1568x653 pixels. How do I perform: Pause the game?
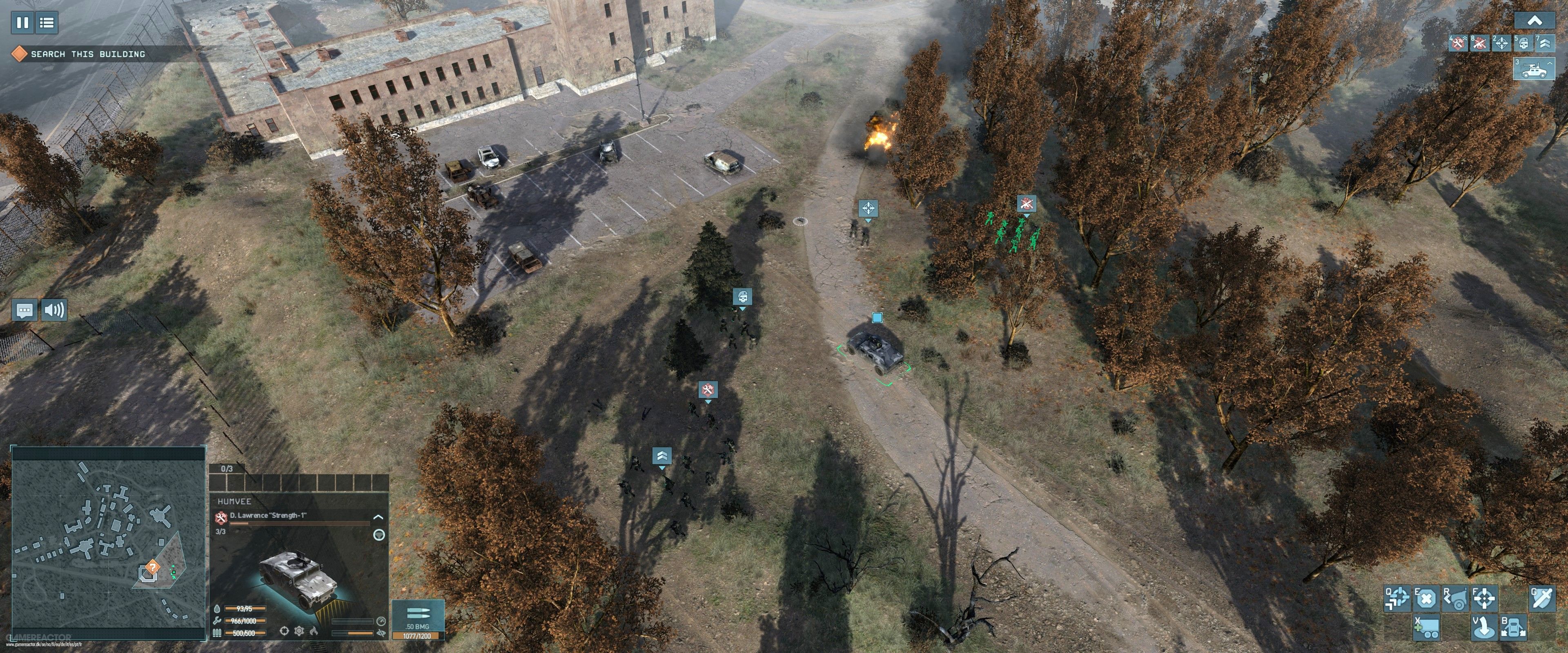[x=22, y=23]
